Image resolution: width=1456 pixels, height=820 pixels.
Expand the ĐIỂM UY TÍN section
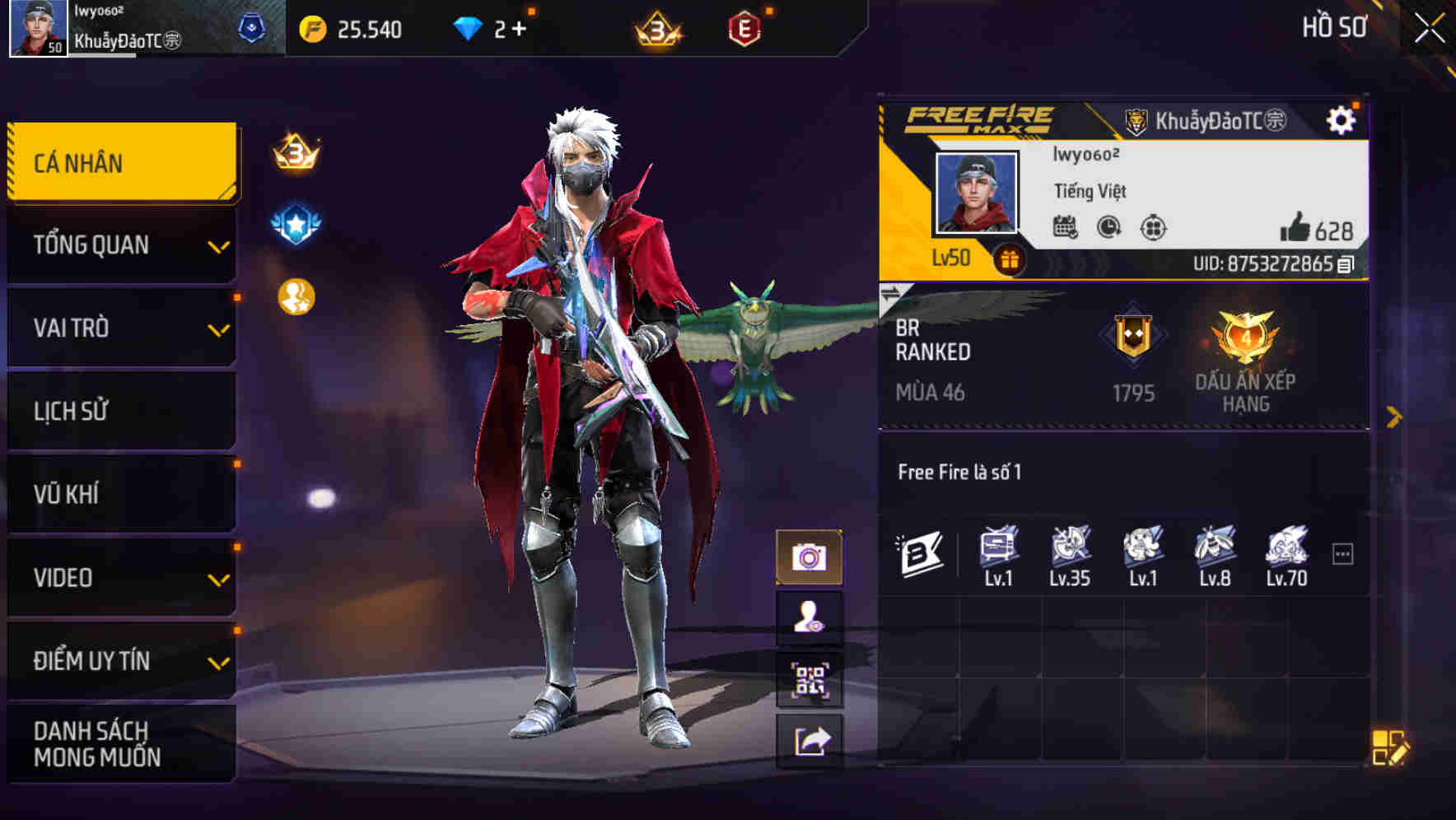point(121,659)
